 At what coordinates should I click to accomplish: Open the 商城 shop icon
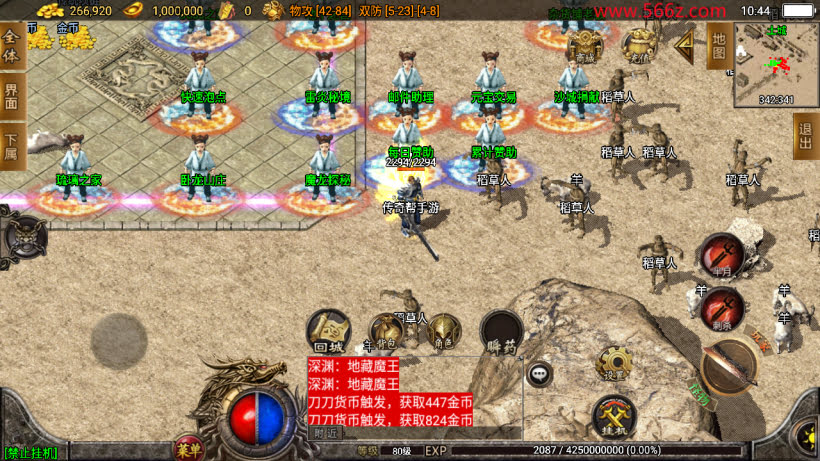click(x=586, y=46)
